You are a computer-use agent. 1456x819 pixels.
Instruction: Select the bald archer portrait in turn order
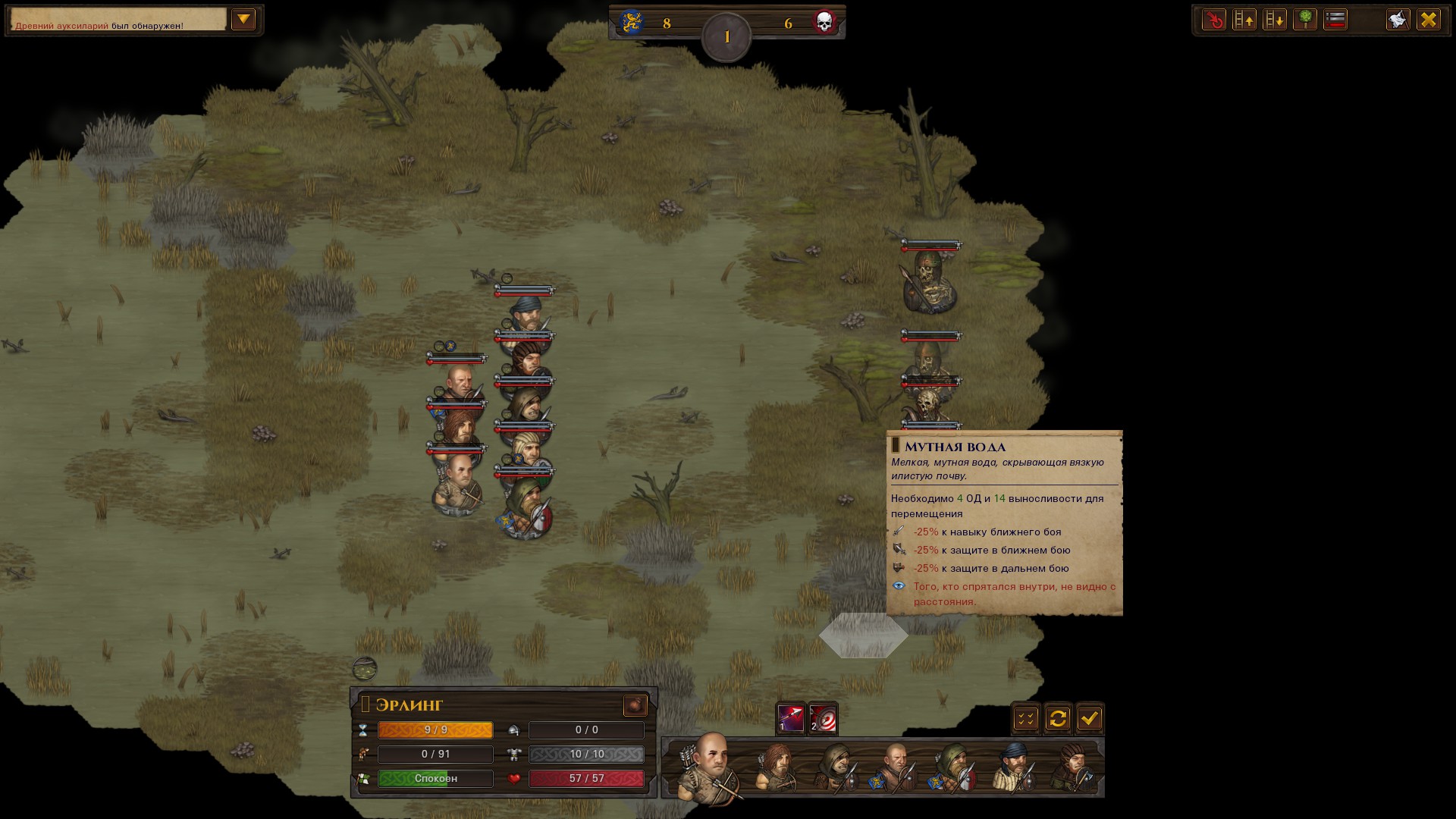coord(710,766)
